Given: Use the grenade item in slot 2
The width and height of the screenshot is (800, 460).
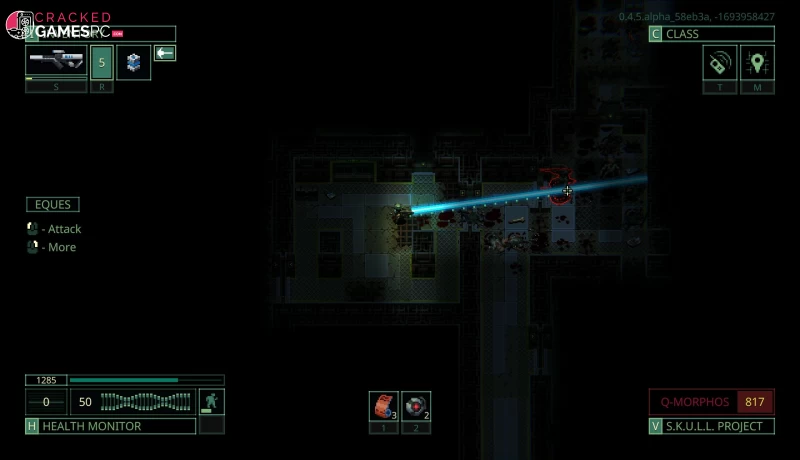Looking at the screenshot, I should 416,405.
